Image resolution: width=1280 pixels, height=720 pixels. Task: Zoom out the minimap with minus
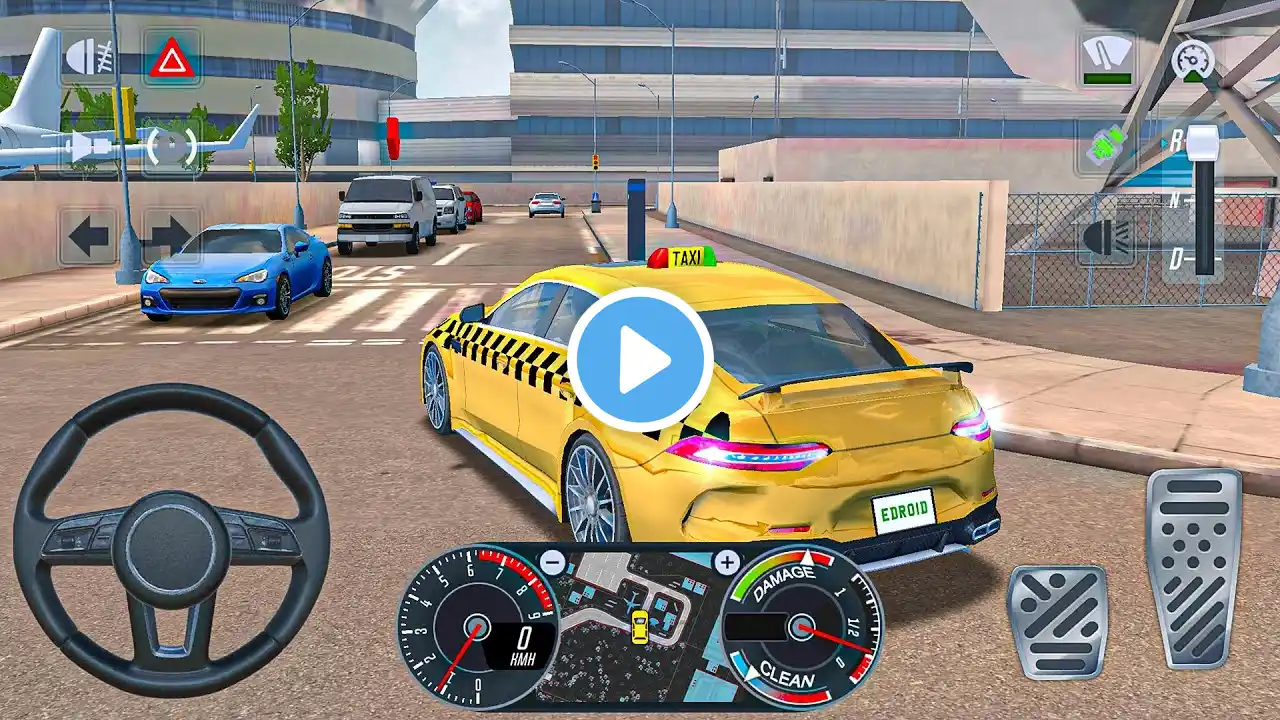553,561
